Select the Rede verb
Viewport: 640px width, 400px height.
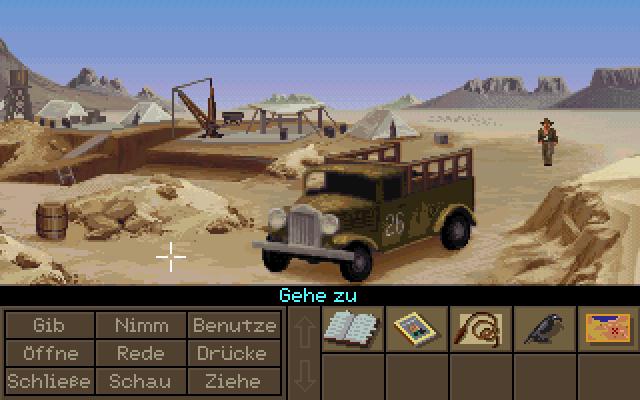(141, 353)
